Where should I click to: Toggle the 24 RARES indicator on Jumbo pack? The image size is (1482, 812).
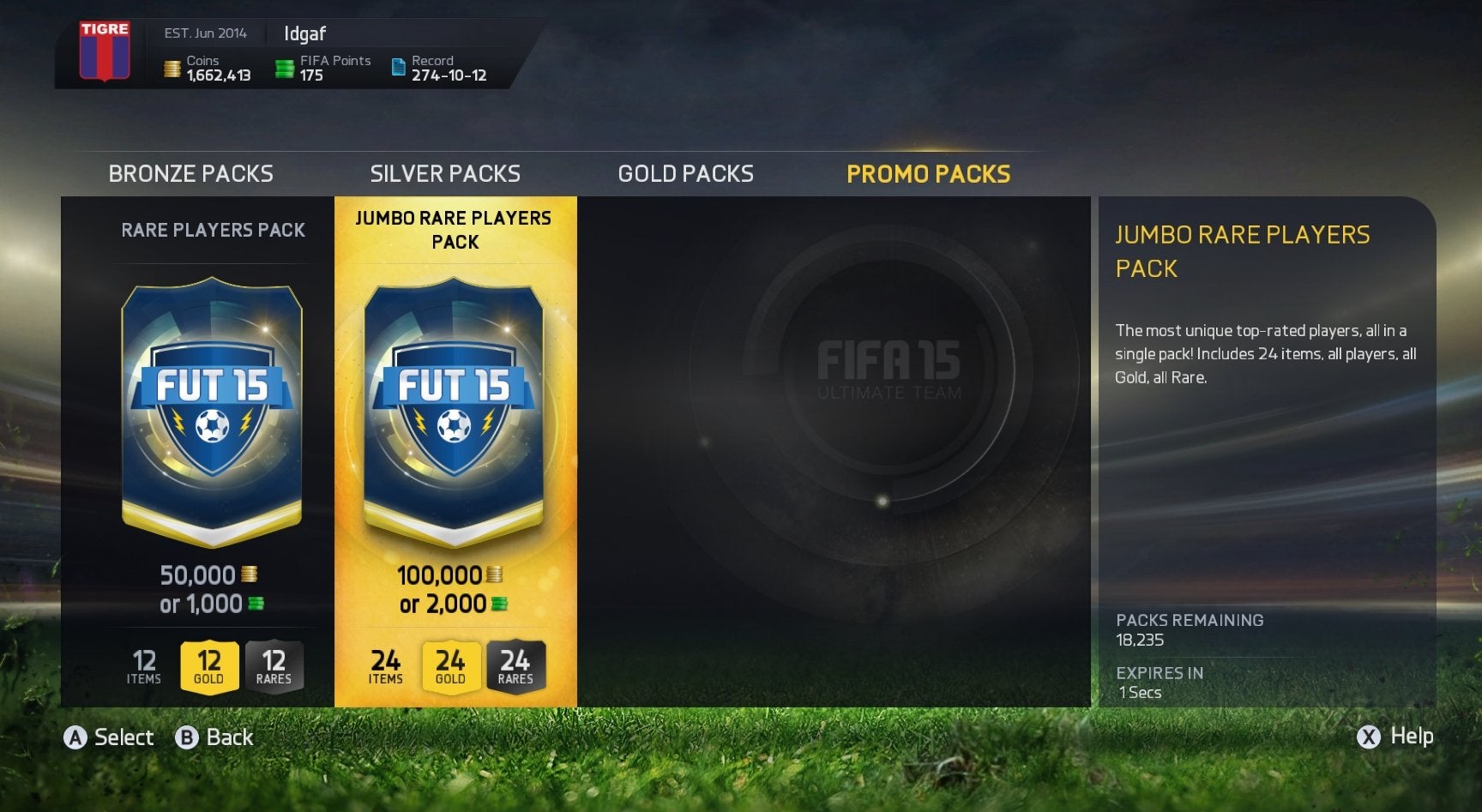(x=515, y=666)
